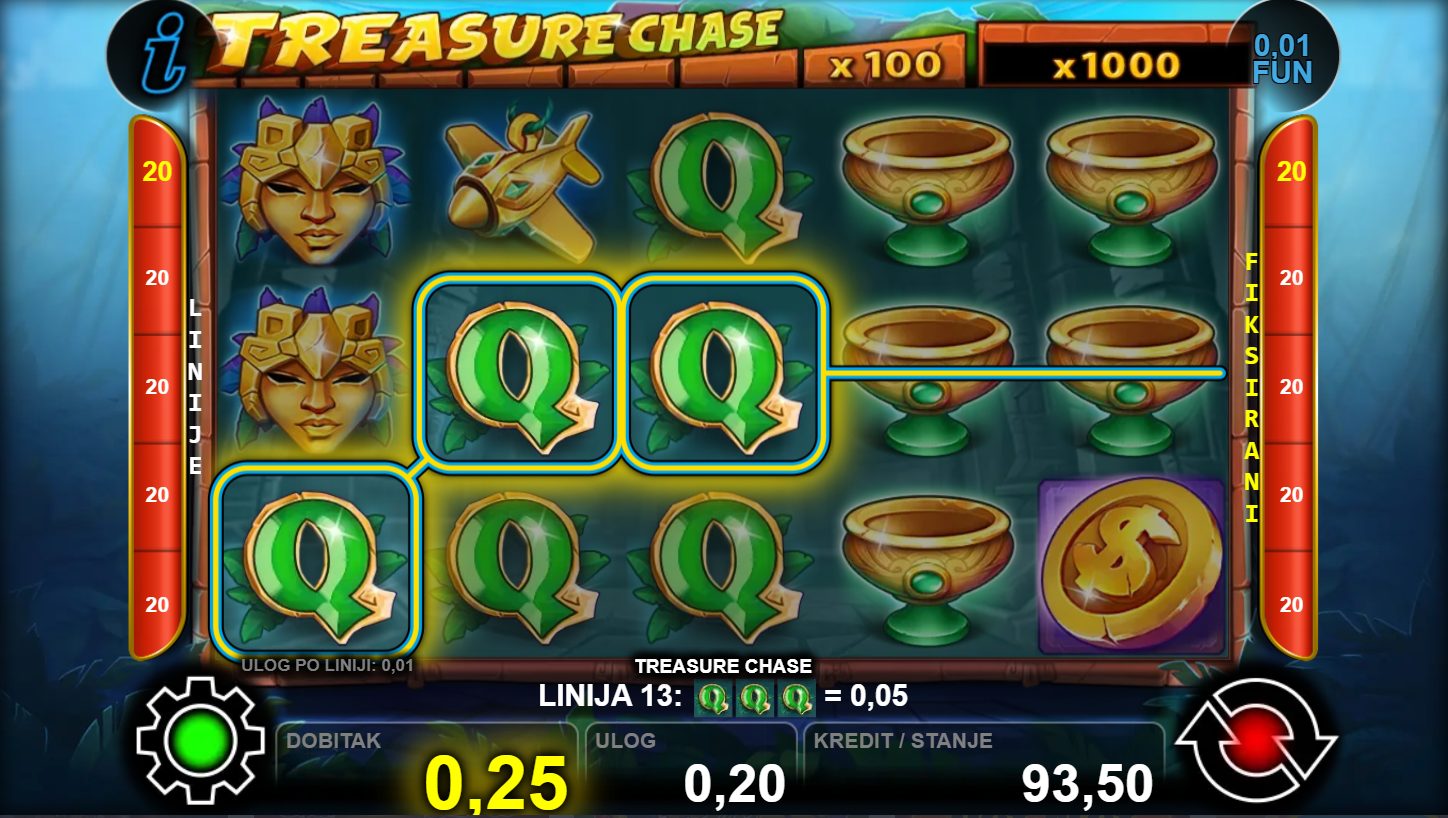Change the 0,01 FUN denomination
The width and height of the screenshot is (1448, 818).
click(1282, 58)
